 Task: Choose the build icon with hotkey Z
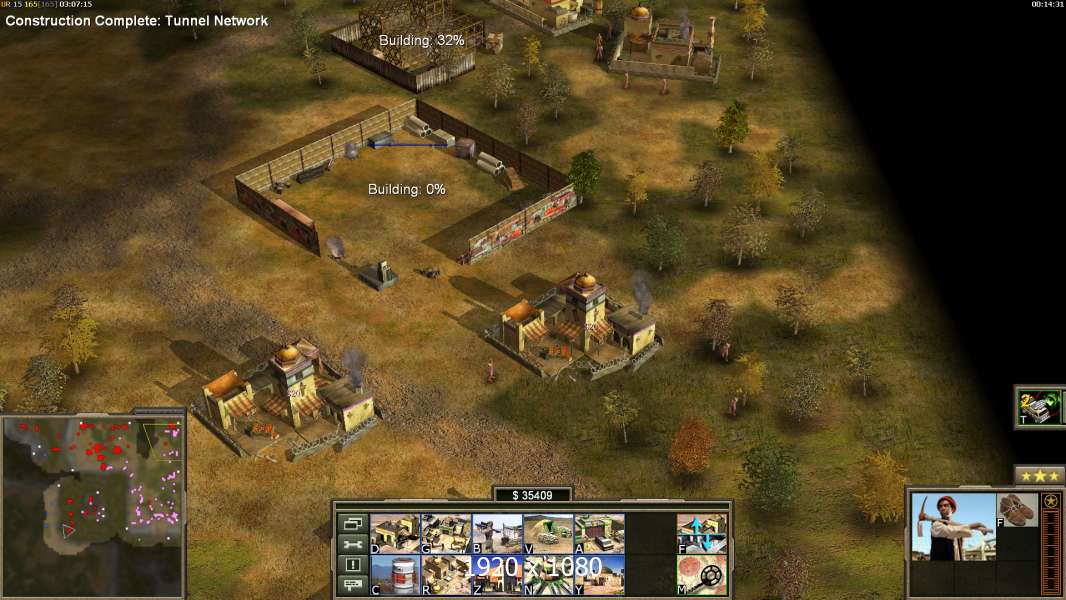tap(497, 575)
